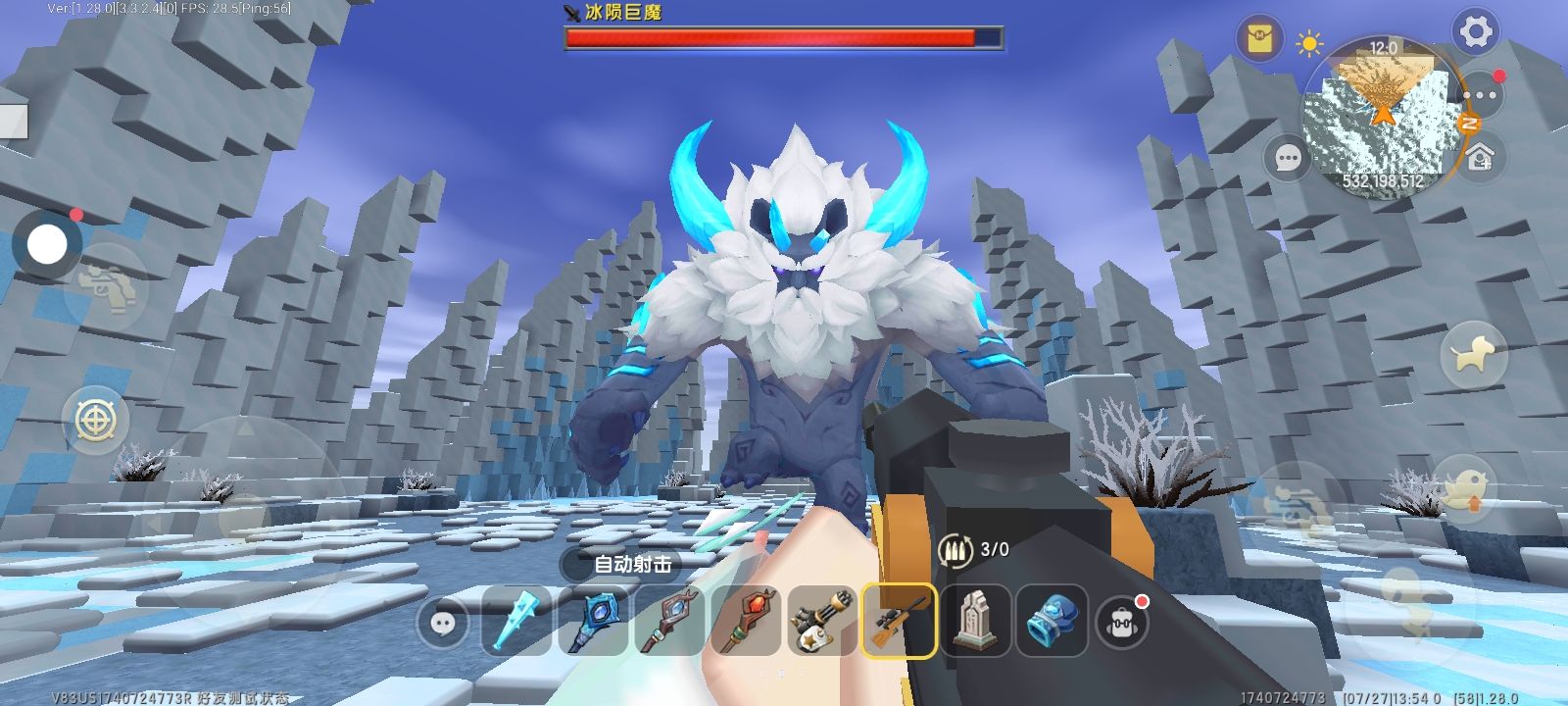This screenshot has width=1568, height=706.
Task: Open the backpack inventory button
Action: tap(1123, 621)
